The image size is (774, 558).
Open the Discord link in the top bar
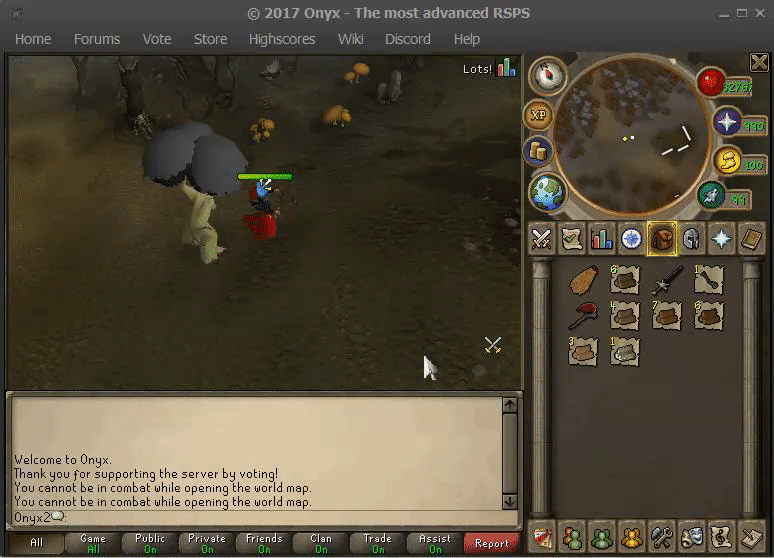(407, 39)
